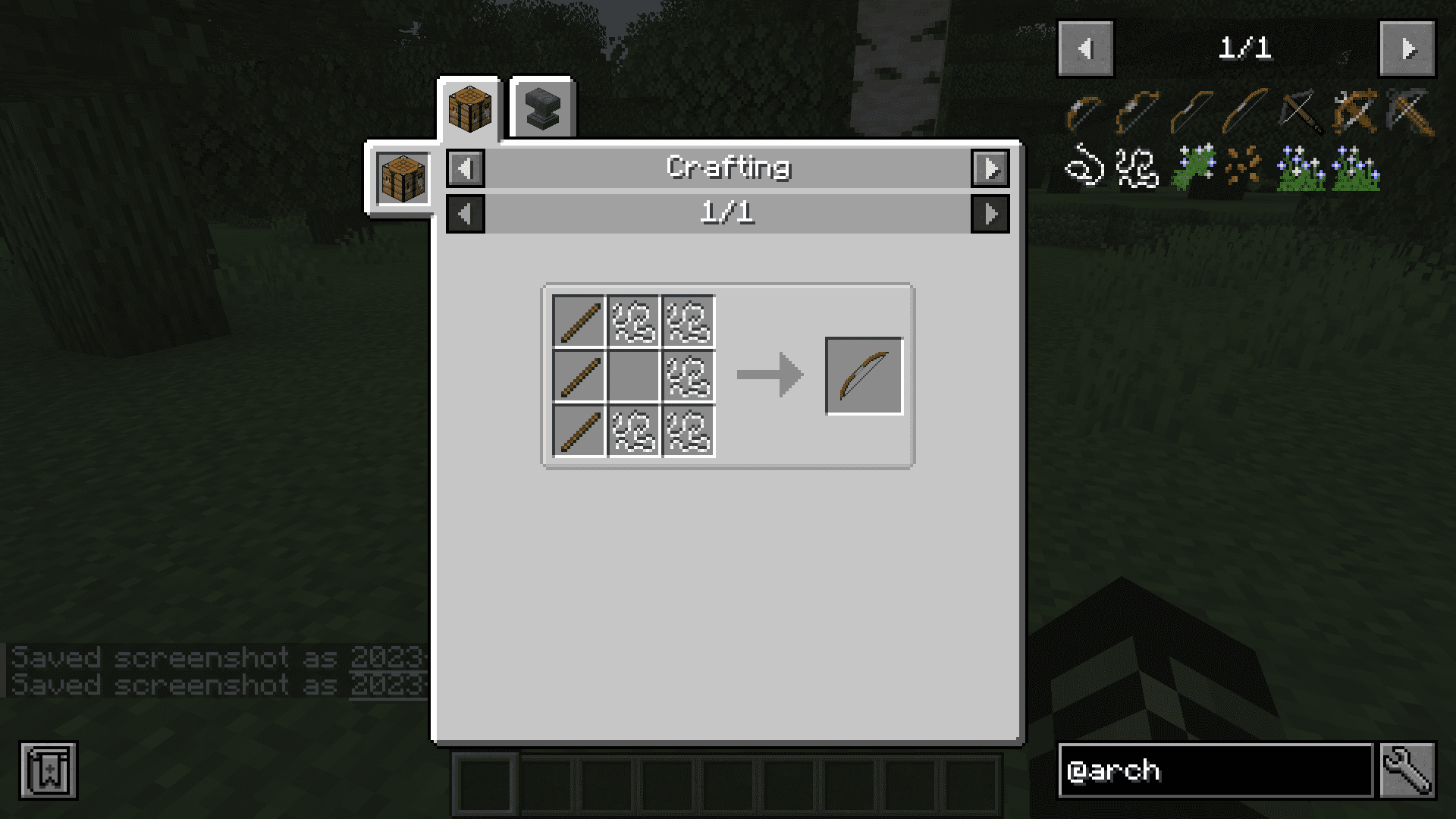Toggle the bookmark list button

49,770
